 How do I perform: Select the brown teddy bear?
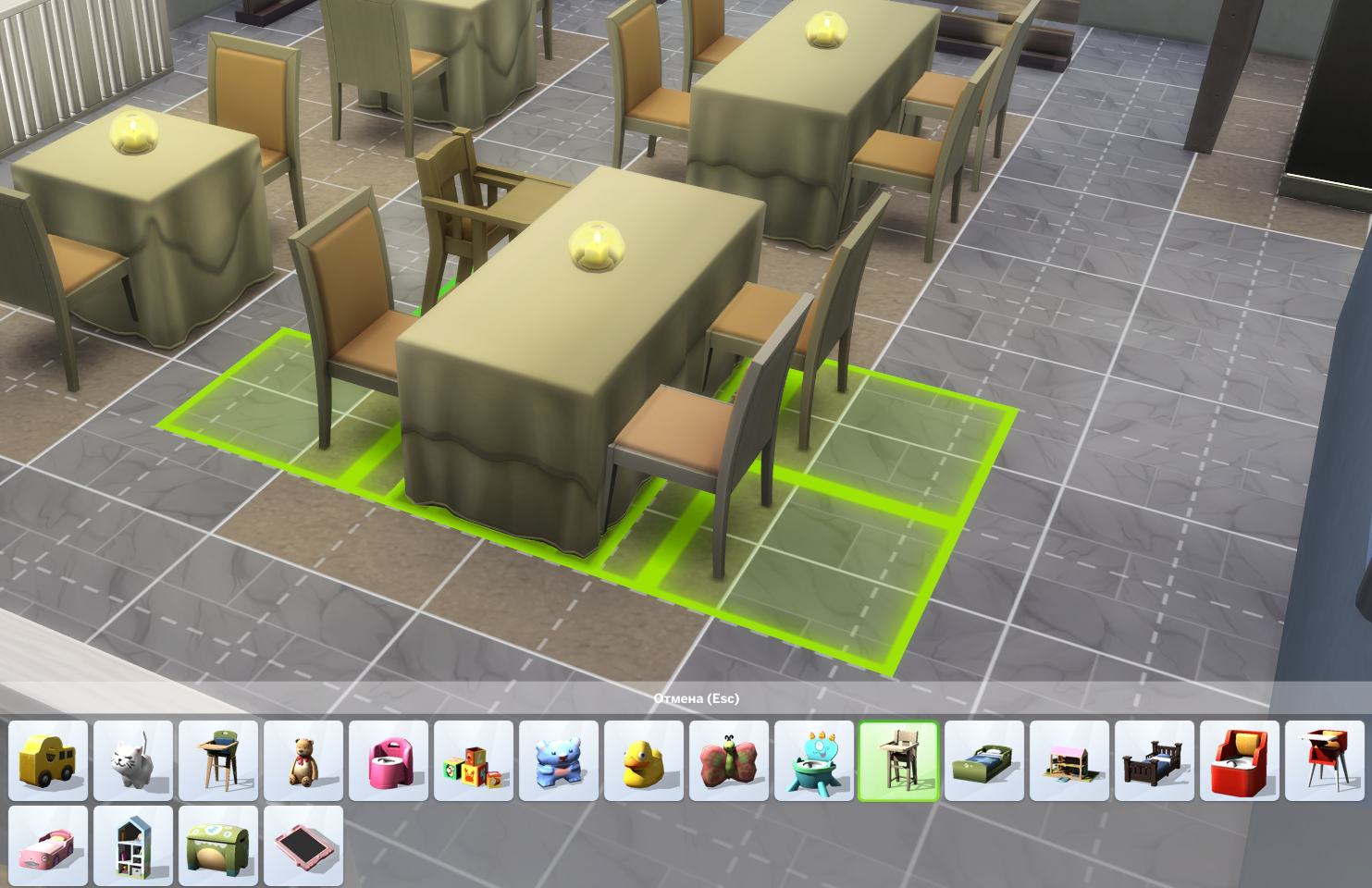[303, 760]
